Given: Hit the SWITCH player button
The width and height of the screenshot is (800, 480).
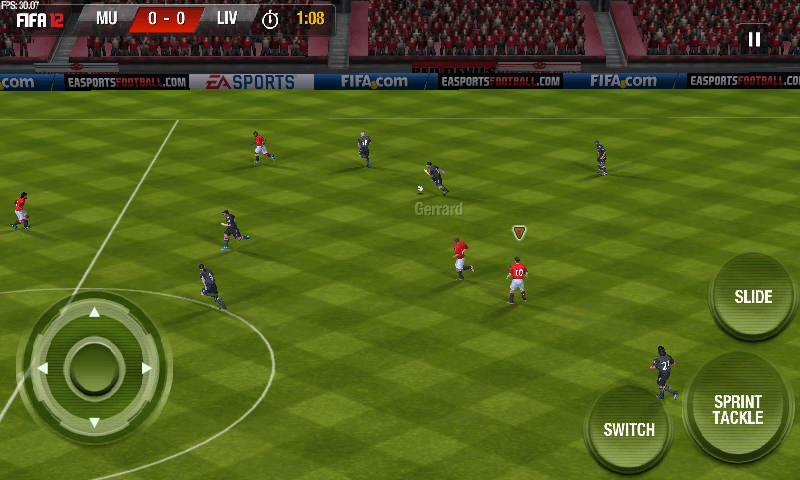Looking at the screenshot, I should click(x=629, y=430).
